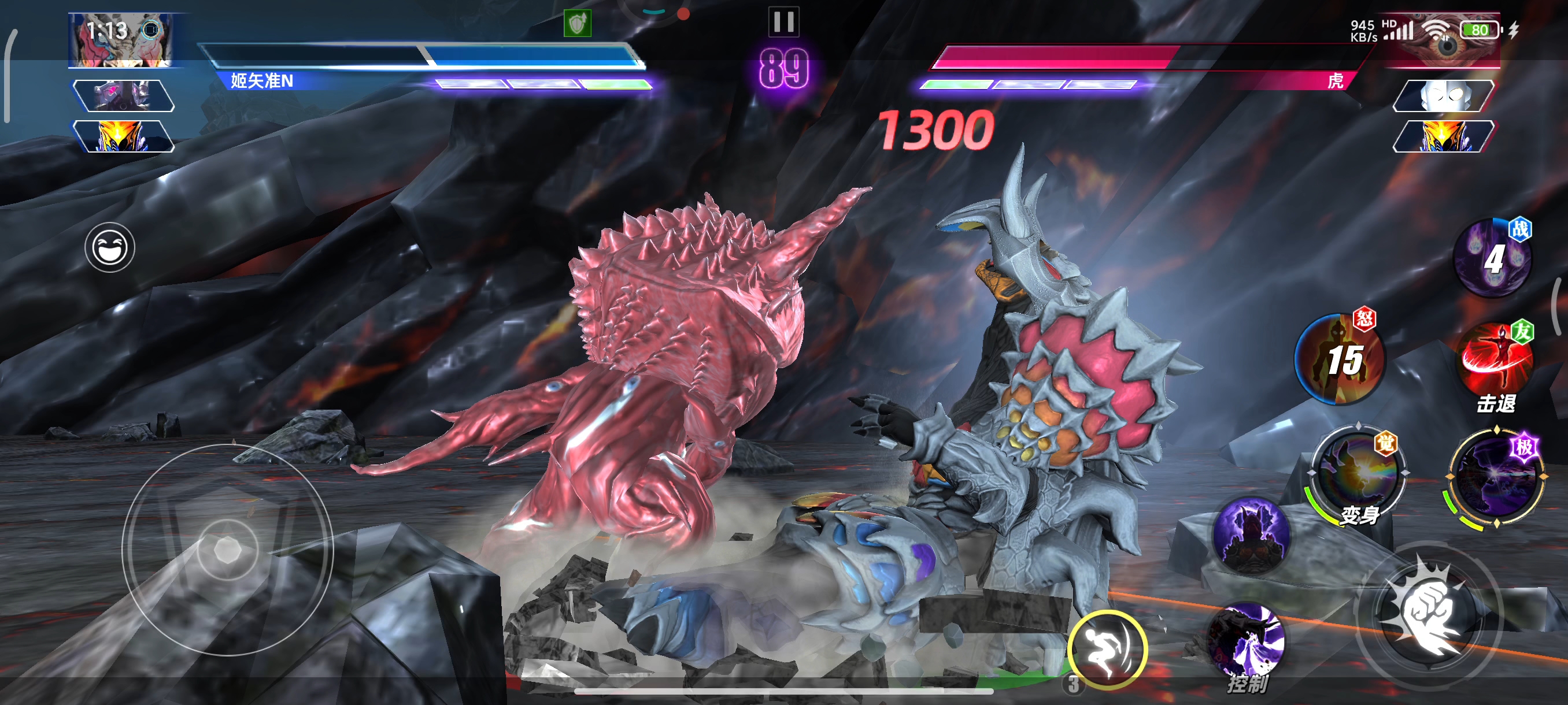Activate the 战 skill showing 4
The height and width of the screenshot is (705, 1568).
[x=1492, y=258]
